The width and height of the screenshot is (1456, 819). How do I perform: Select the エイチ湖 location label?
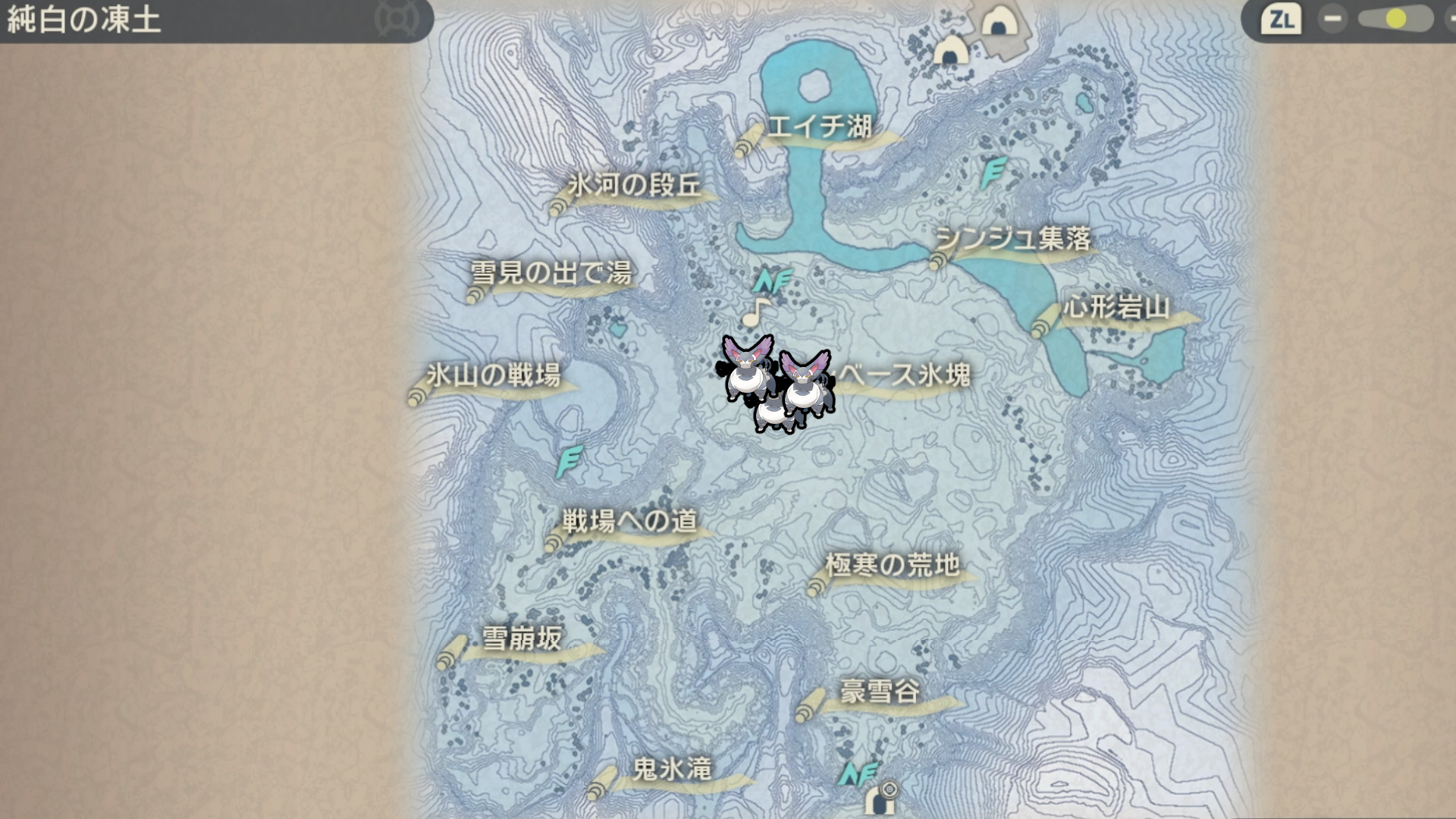coord(819,127)
